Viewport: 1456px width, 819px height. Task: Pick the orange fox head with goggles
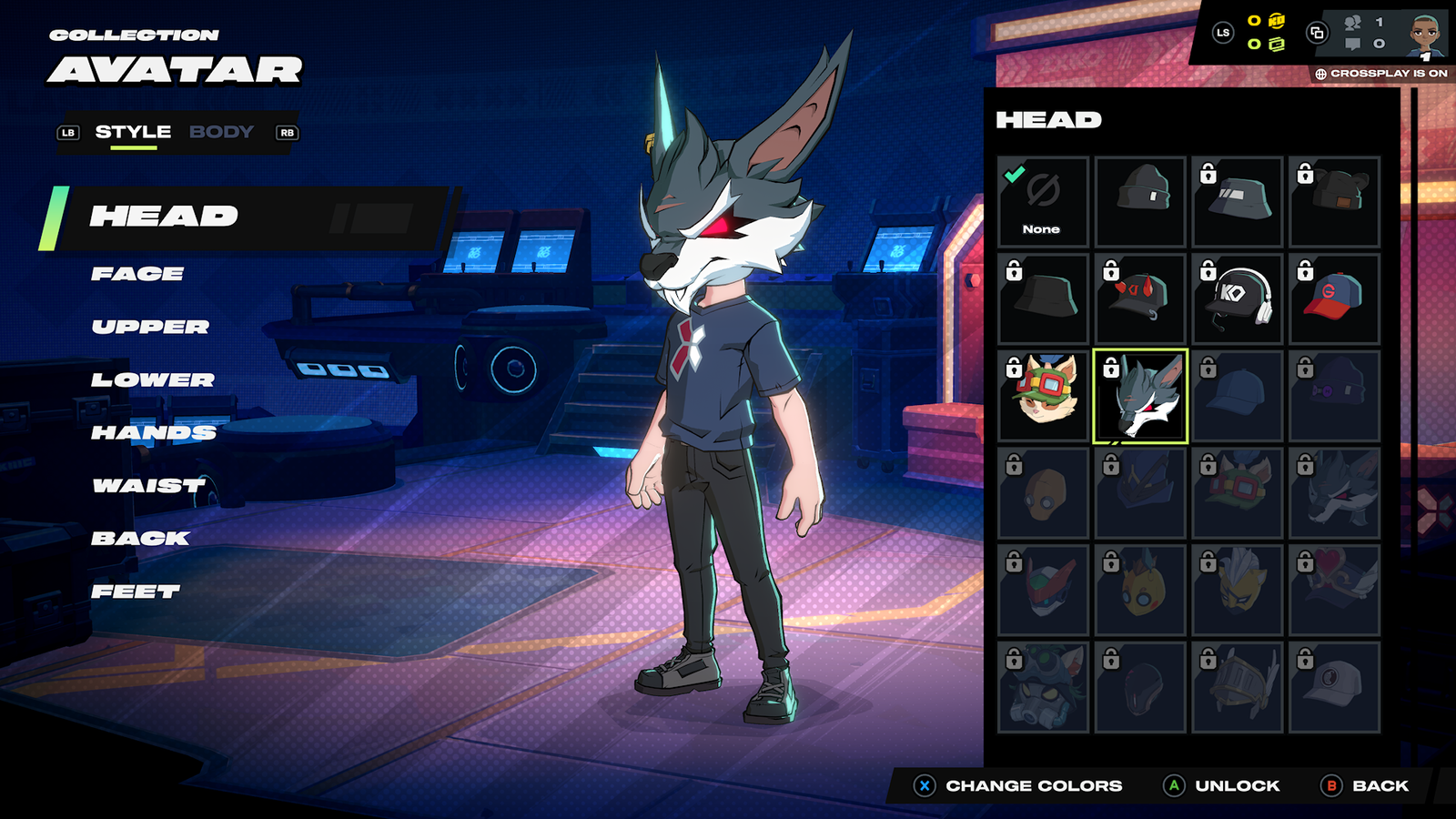tap(1043, 397)
